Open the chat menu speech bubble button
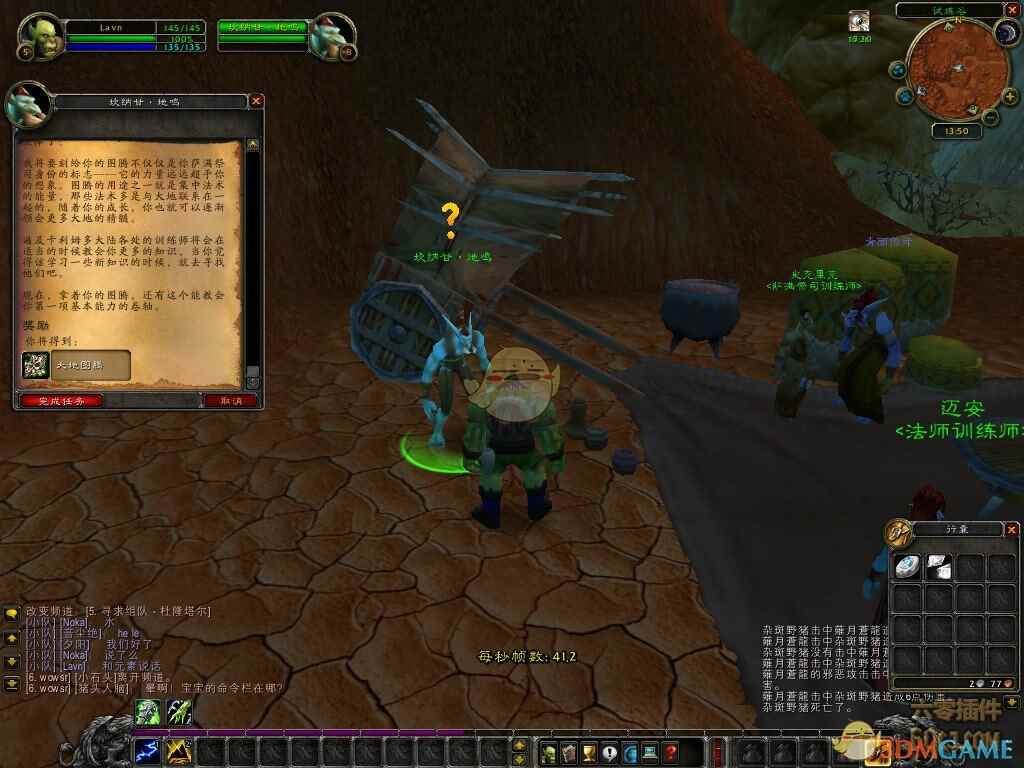The height and width of the screenshot is (768, 1024). tap(12, 612)
